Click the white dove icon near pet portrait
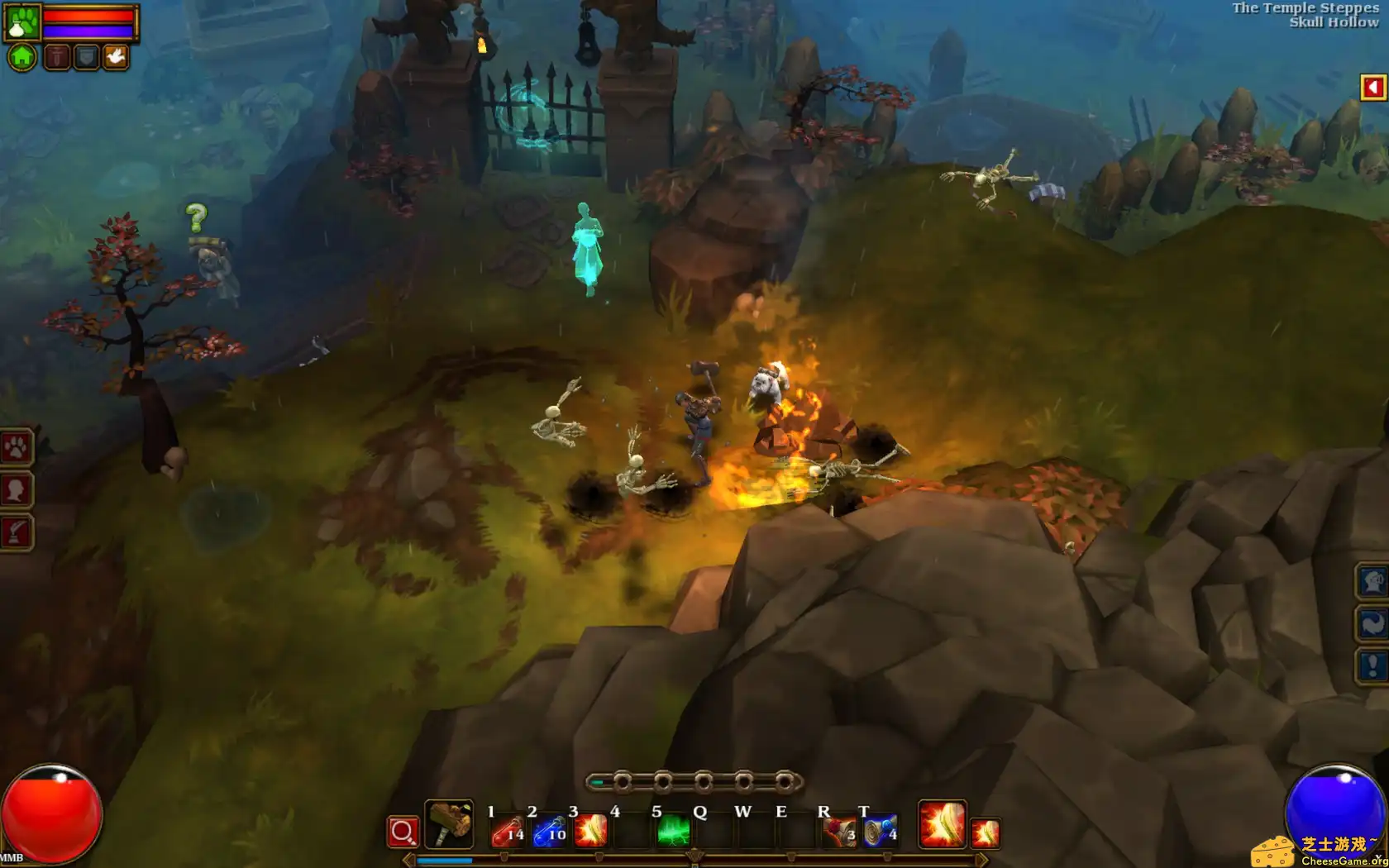1389x868 pixels. (x=116, y=56)
